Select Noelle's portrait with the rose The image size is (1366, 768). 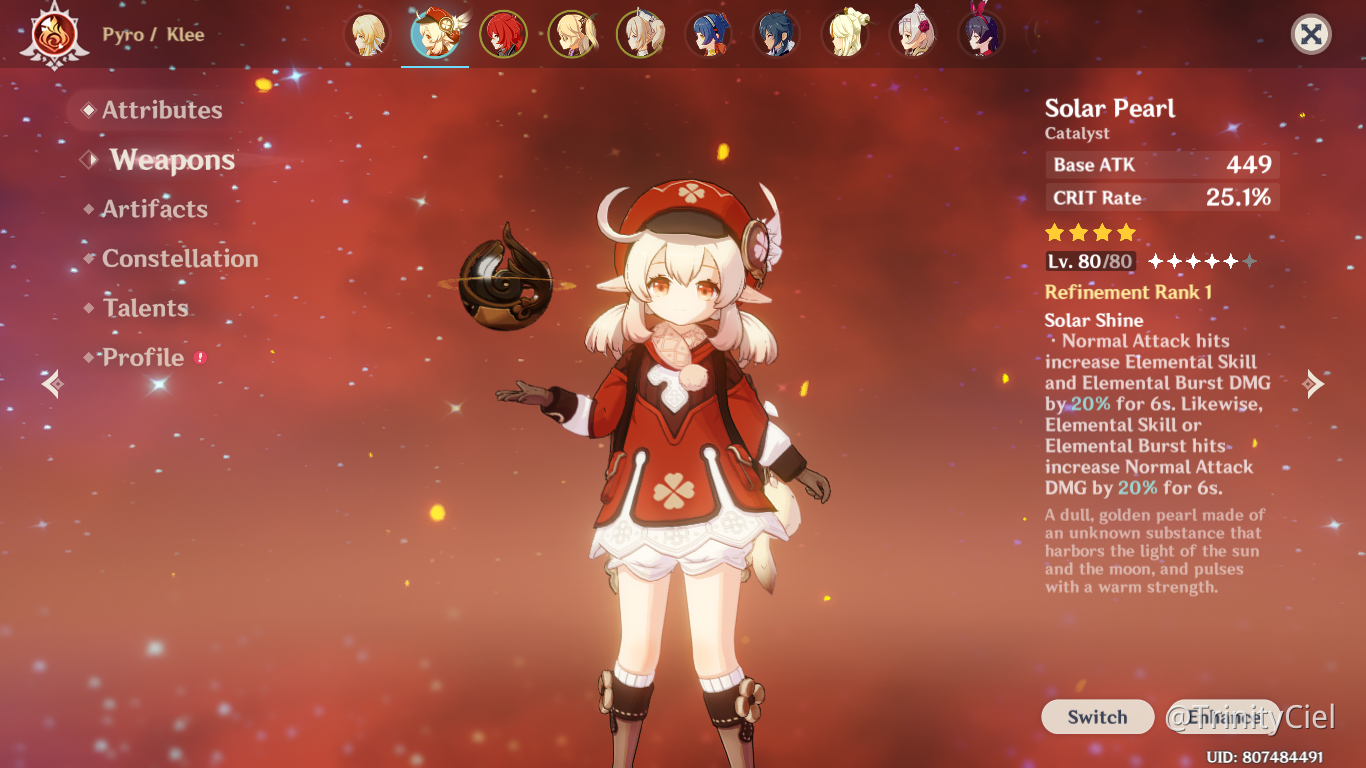tap(913, 34)
